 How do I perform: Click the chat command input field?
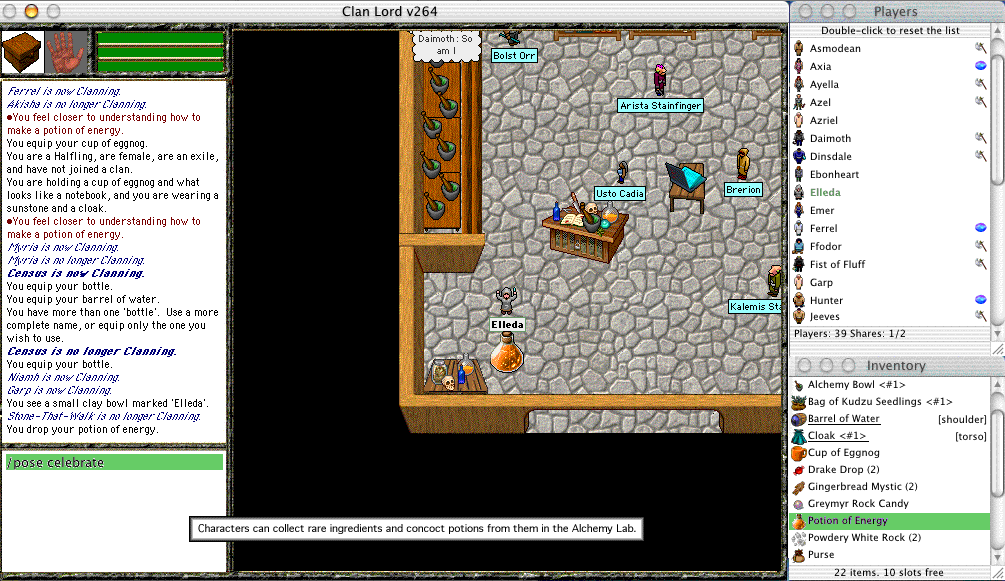tap(114, 462)
